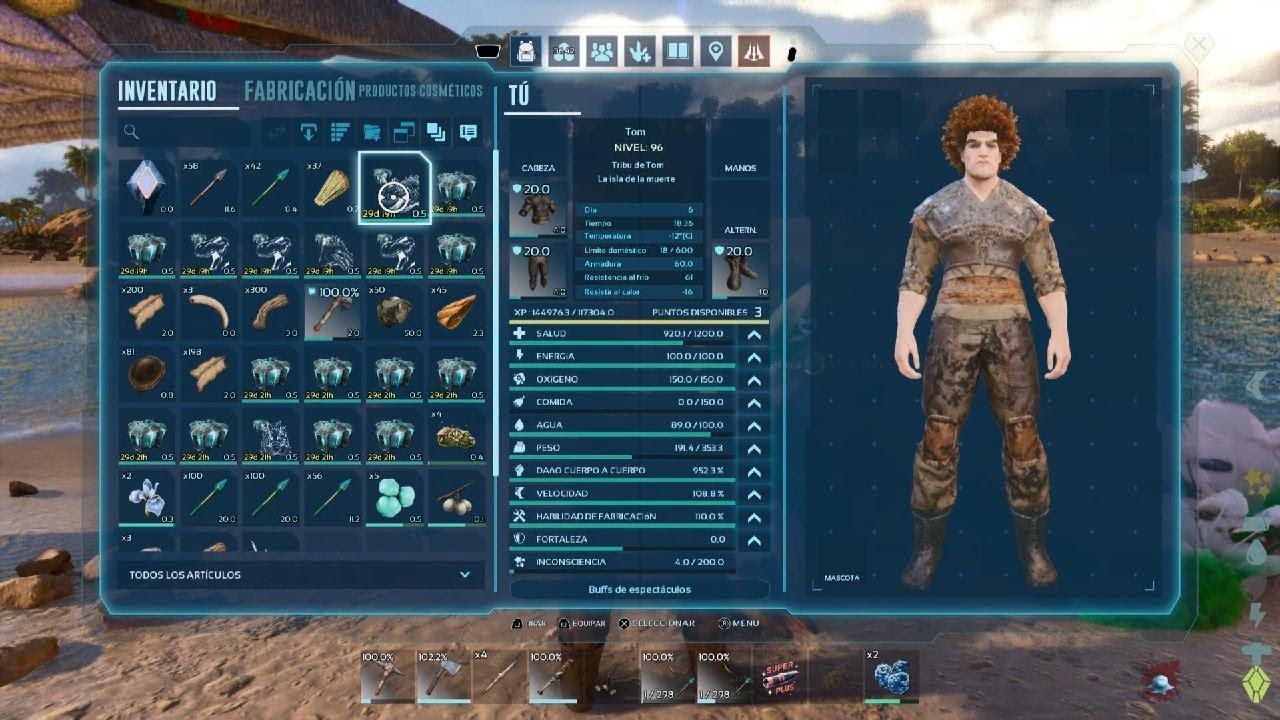
Task: Open the Productos Cosméticos tab
Action: coord(420,91)
